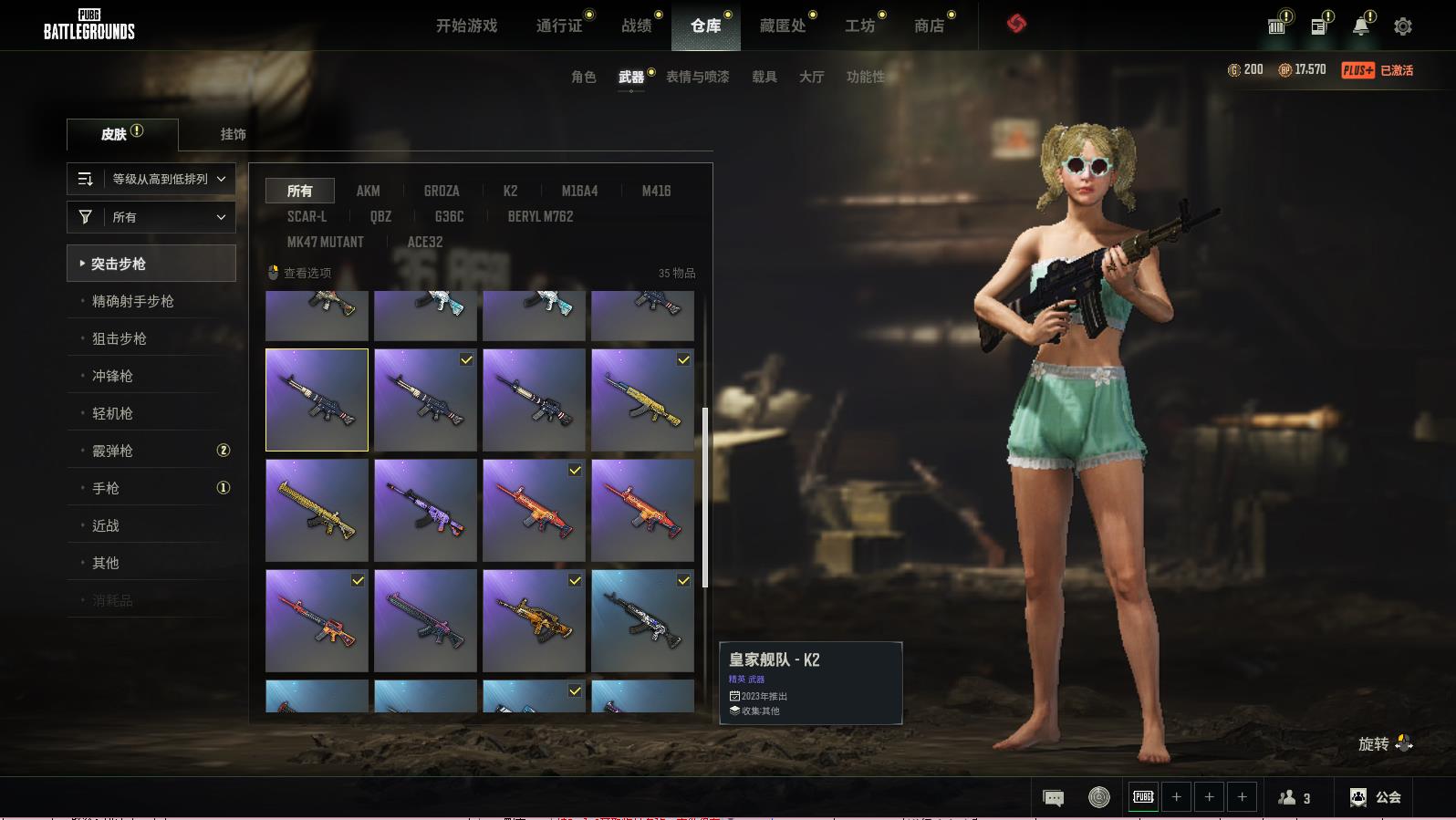The height and width of the screenshot is (820, 1456).
Task: Select the 冲锋枪 submachine gun category
Action: [x=112, y=376]
